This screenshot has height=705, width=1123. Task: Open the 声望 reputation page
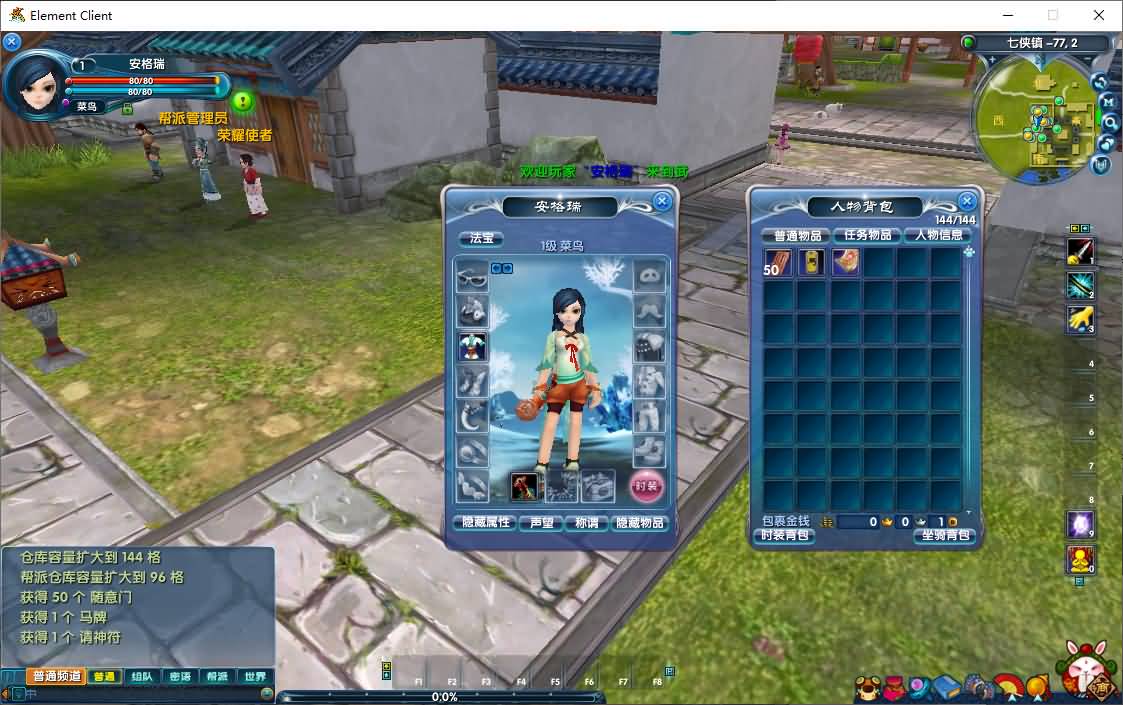click(541, 523)
